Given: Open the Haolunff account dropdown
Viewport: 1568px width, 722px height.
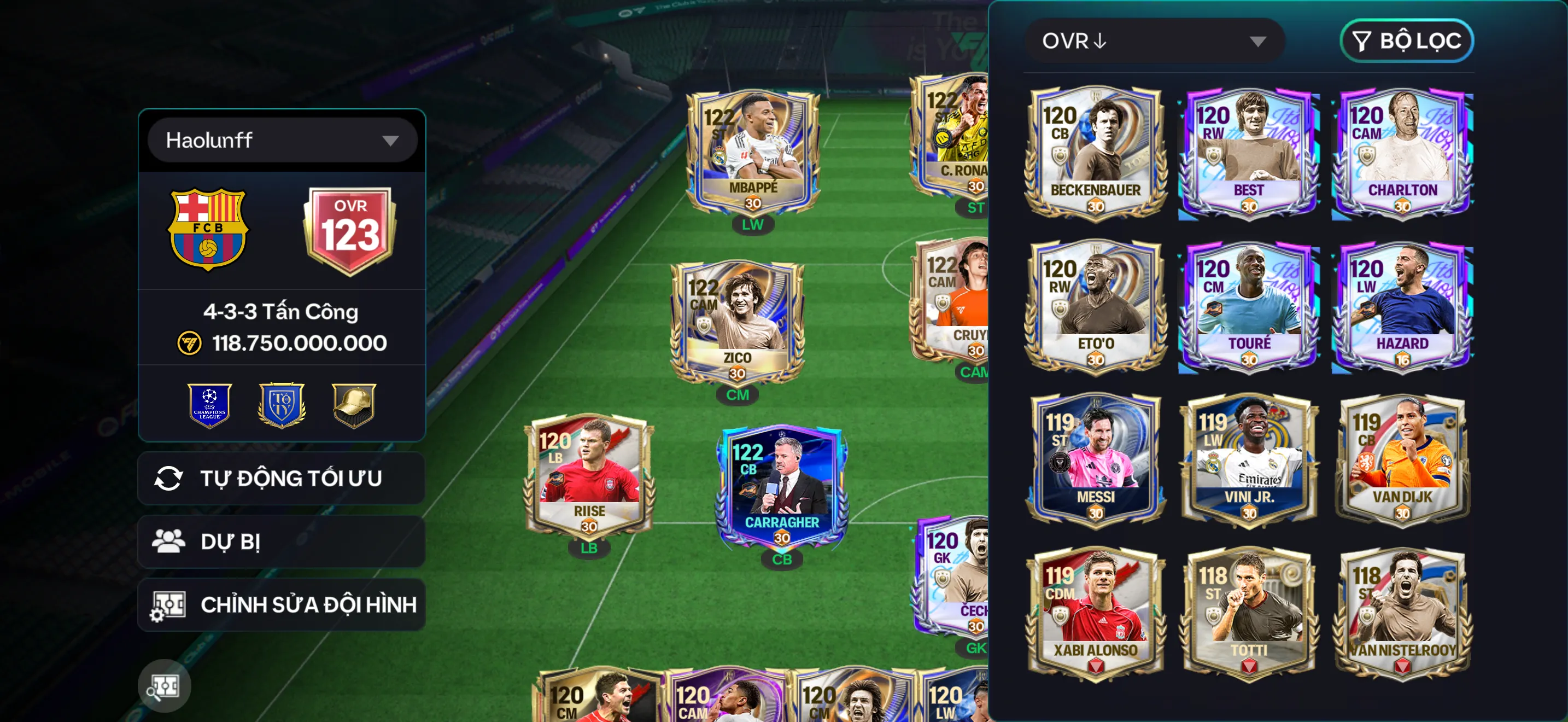Looking at the screenshot, I should pyautogui.click(x=281, y=140).
